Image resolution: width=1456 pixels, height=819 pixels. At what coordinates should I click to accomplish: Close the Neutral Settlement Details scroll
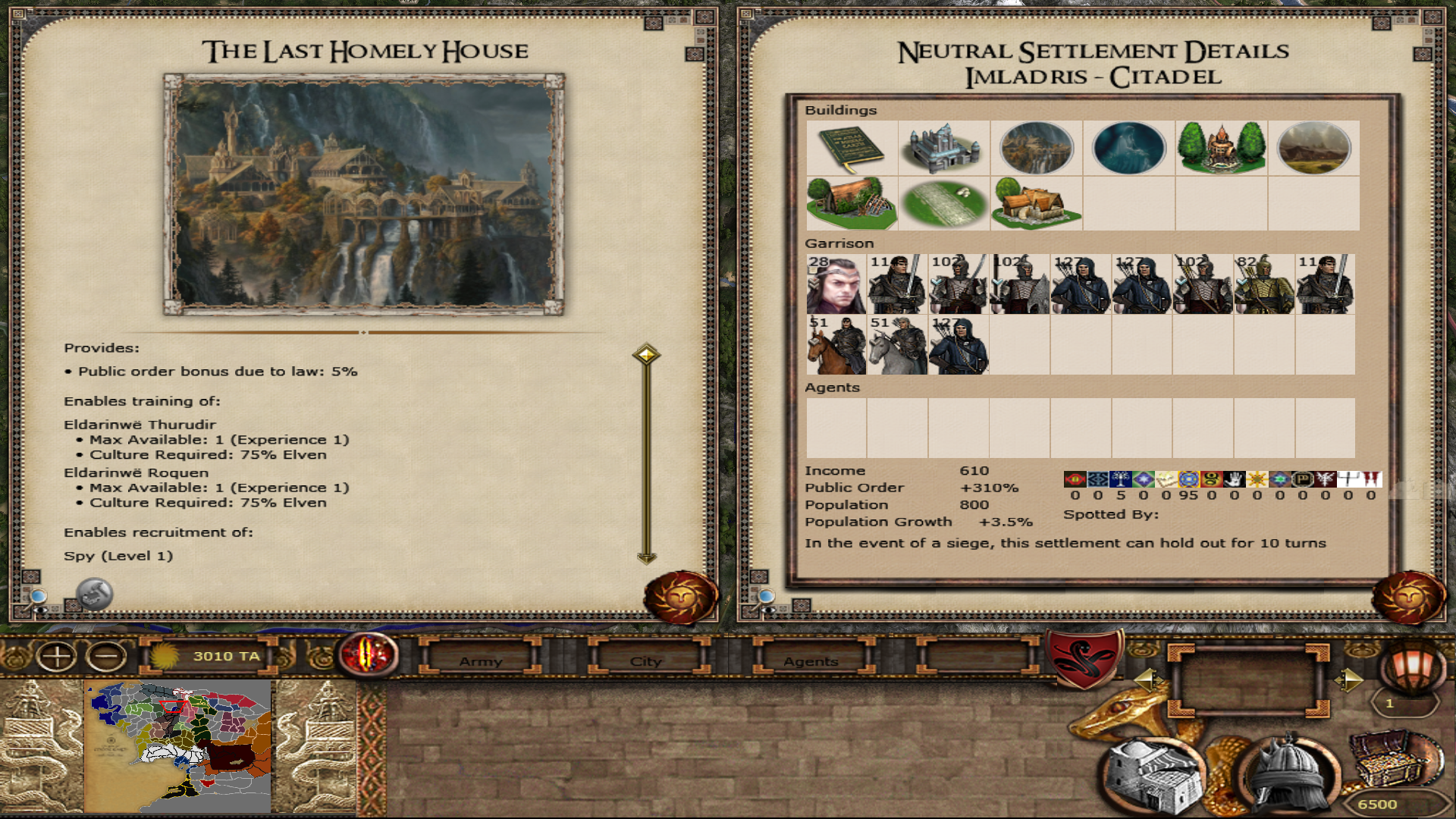point(1408,598)
